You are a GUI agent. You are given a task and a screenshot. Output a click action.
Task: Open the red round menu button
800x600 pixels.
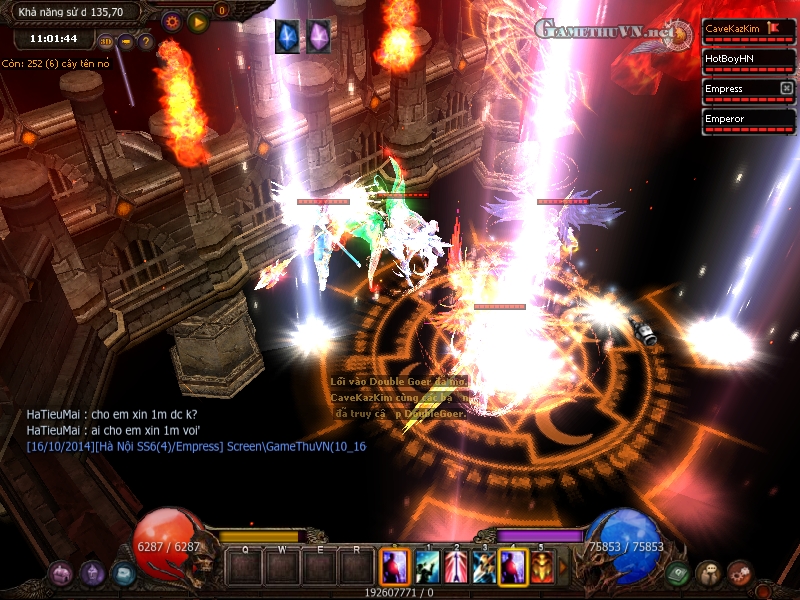(x=740, y=572)
